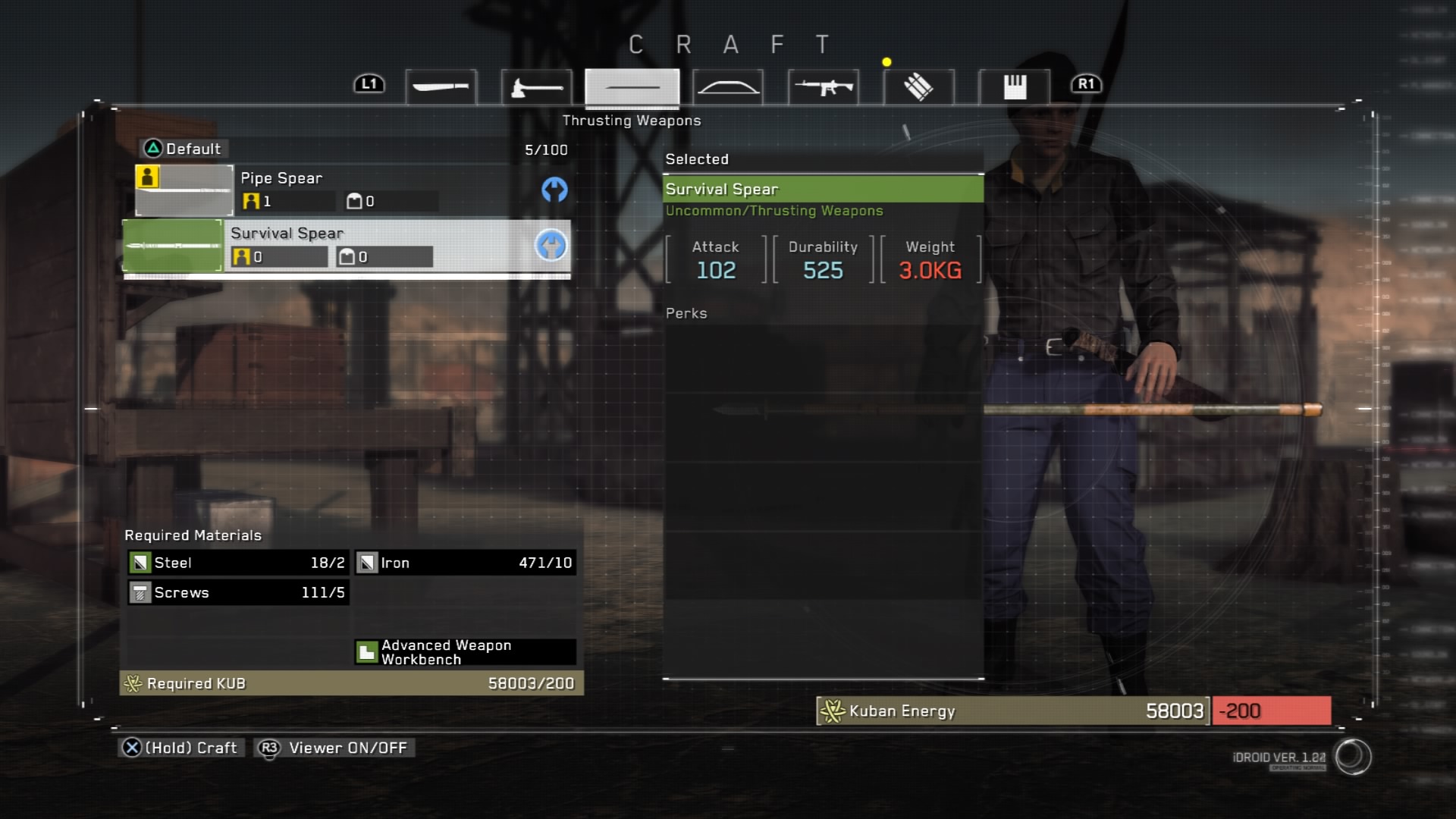1456x819 pixels.
Task: Click the Advanced Weapon Workbench requirement
Action: [x=465, y=652]
